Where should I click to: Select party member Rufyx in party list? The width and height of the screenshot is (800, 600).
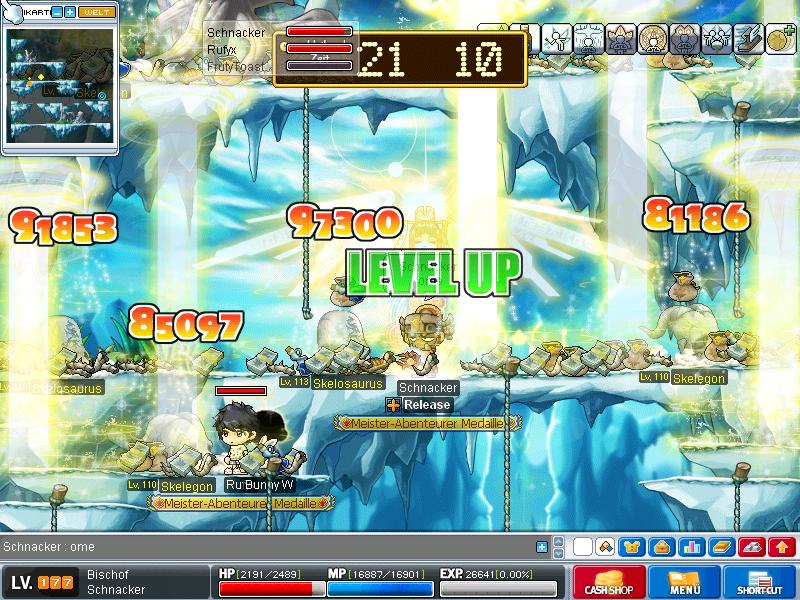(222, 49)
